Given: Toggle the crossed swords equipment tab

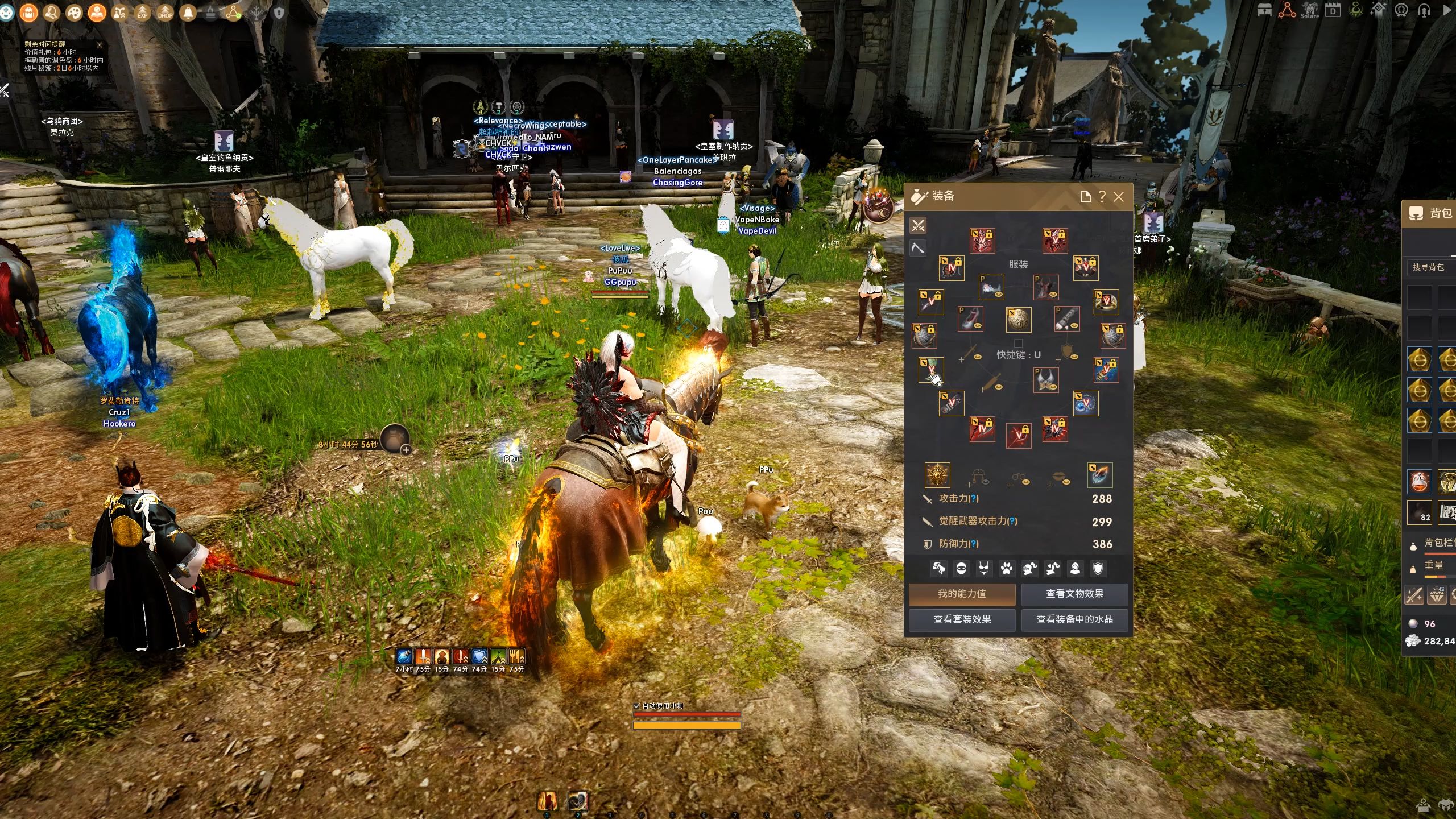Looking at the screenshot, I should click(x=918, y=226).
